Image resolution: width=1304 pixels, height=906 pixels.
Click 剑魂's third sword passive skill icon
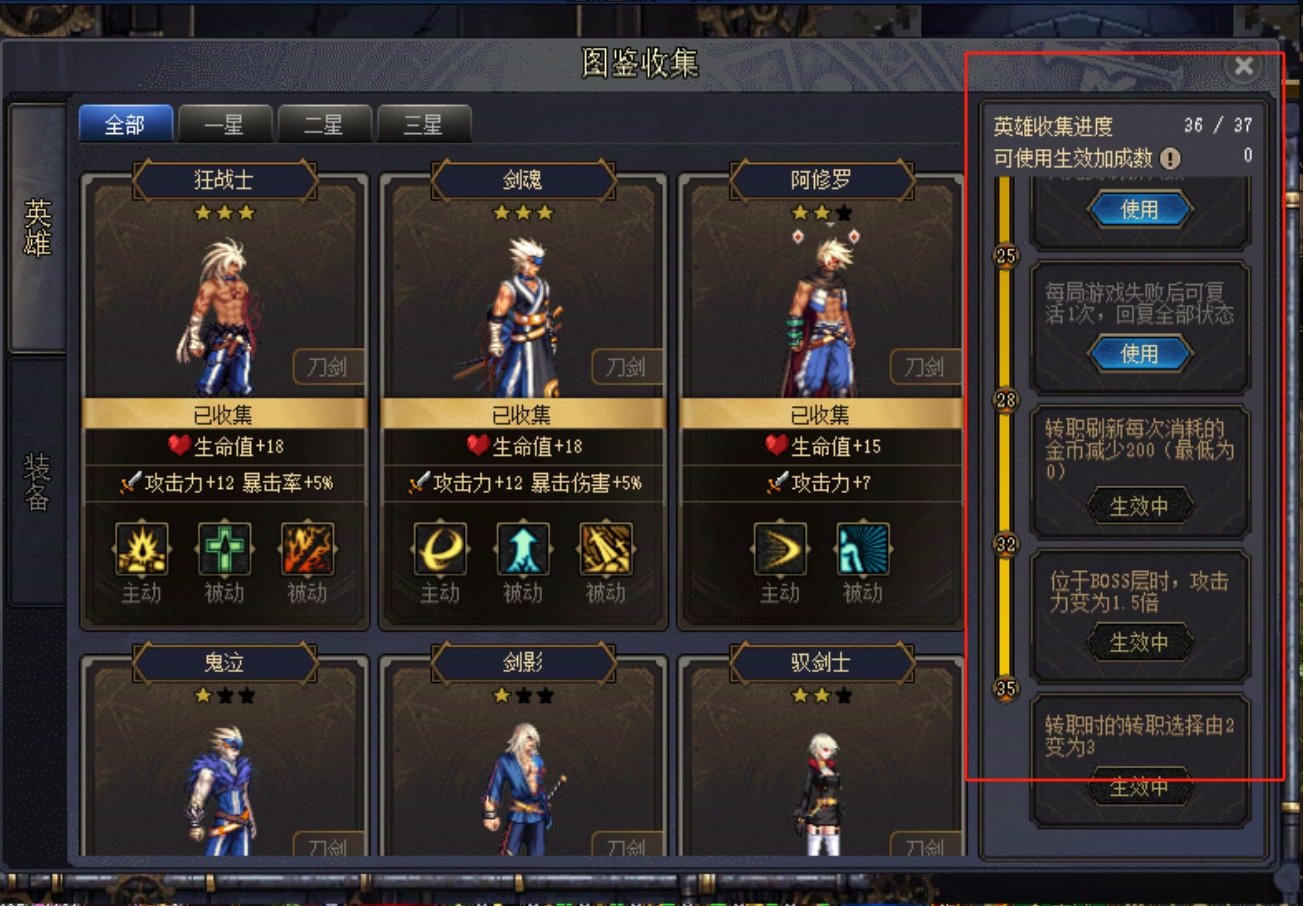(609, 550)
